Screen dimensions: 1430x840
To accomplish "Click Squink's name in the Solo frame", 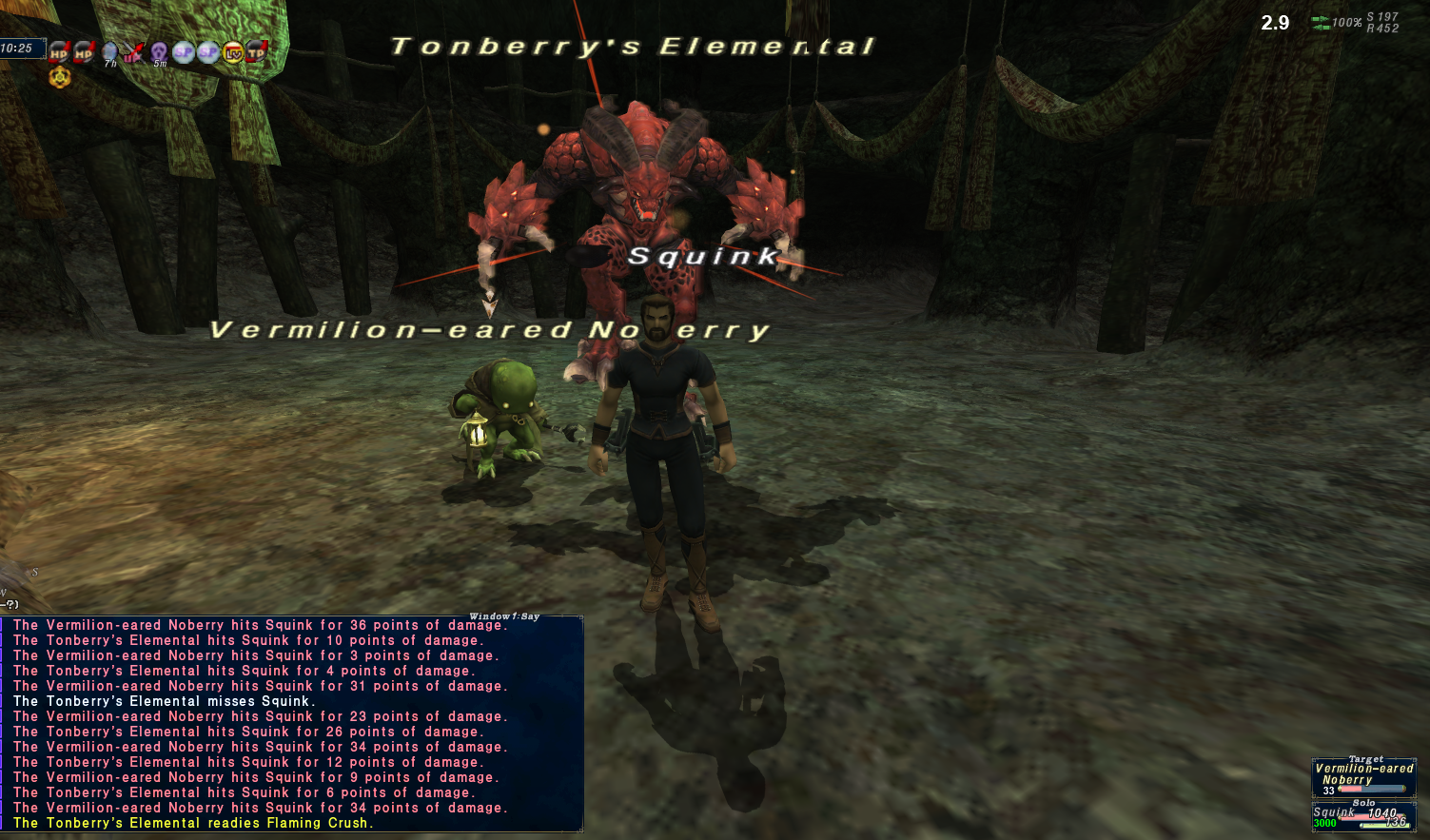I will [1334, 811].
